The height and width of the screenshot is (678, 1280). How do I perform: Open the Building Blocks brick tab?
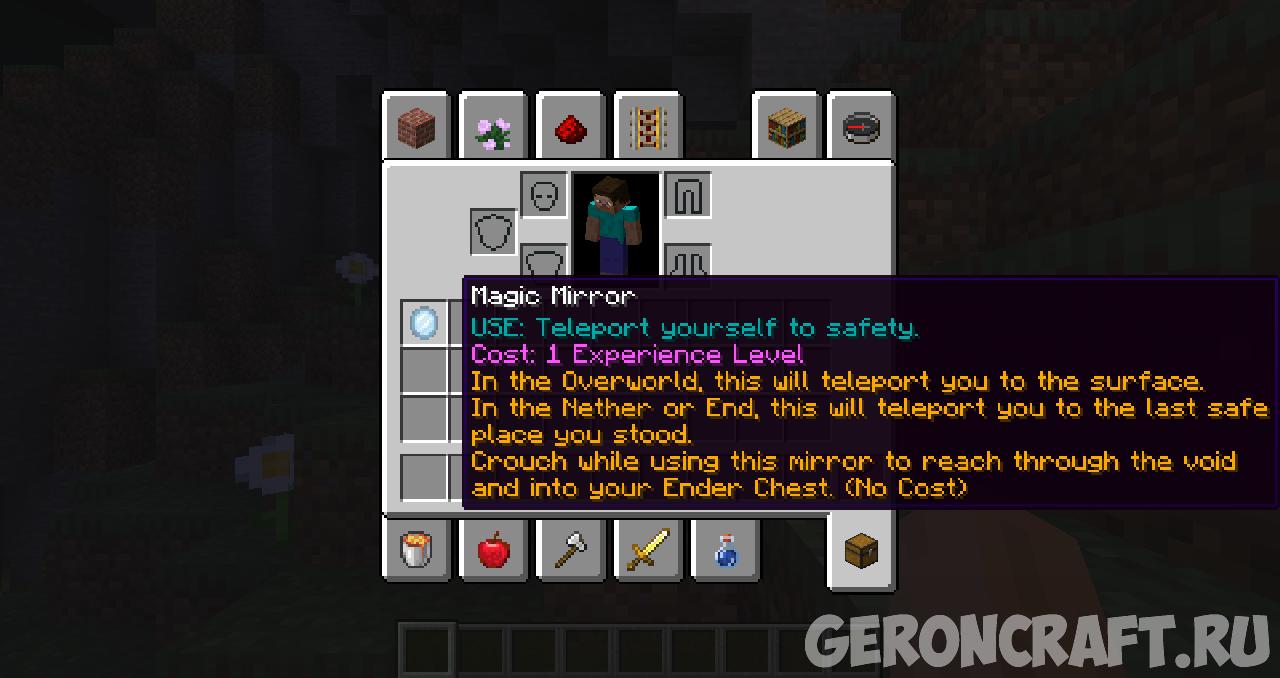[416, 128]
